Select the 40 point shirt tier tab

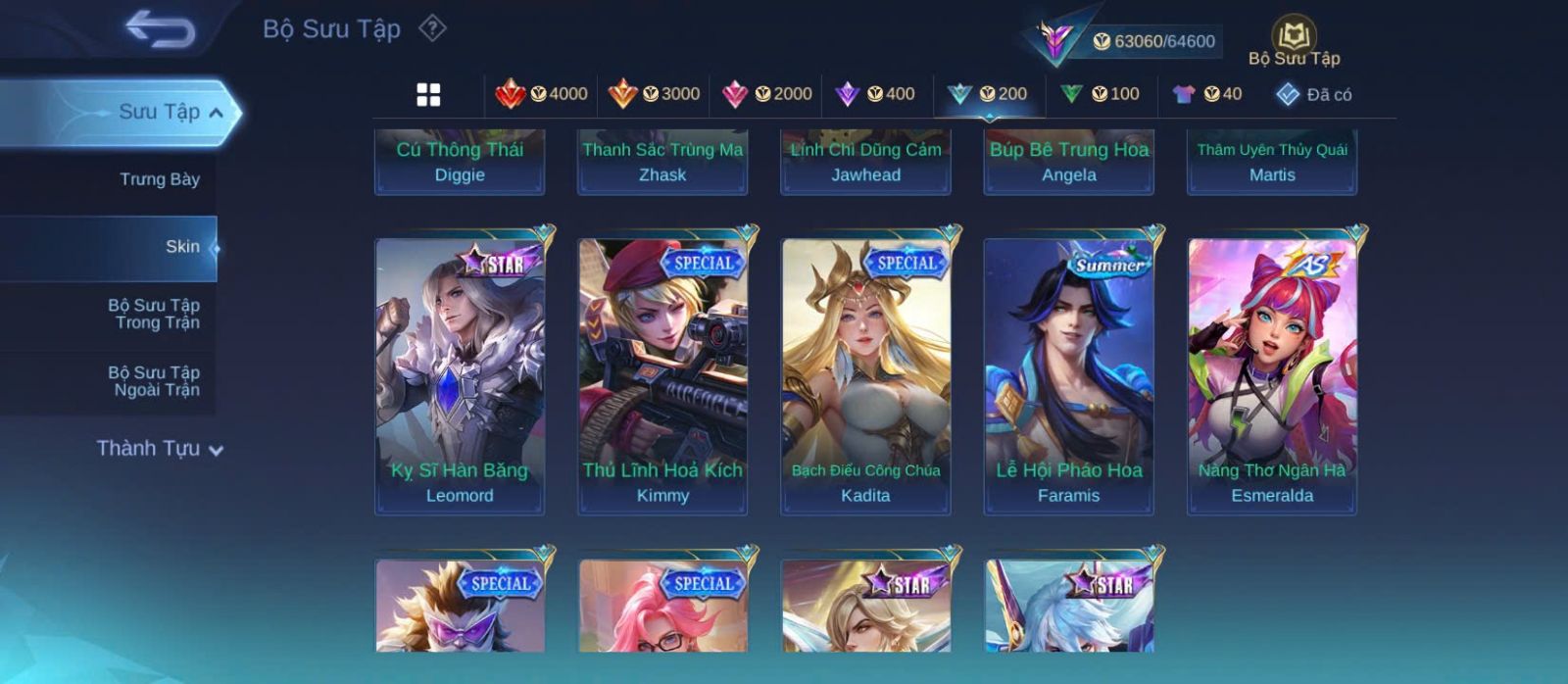coord(1207,94)
